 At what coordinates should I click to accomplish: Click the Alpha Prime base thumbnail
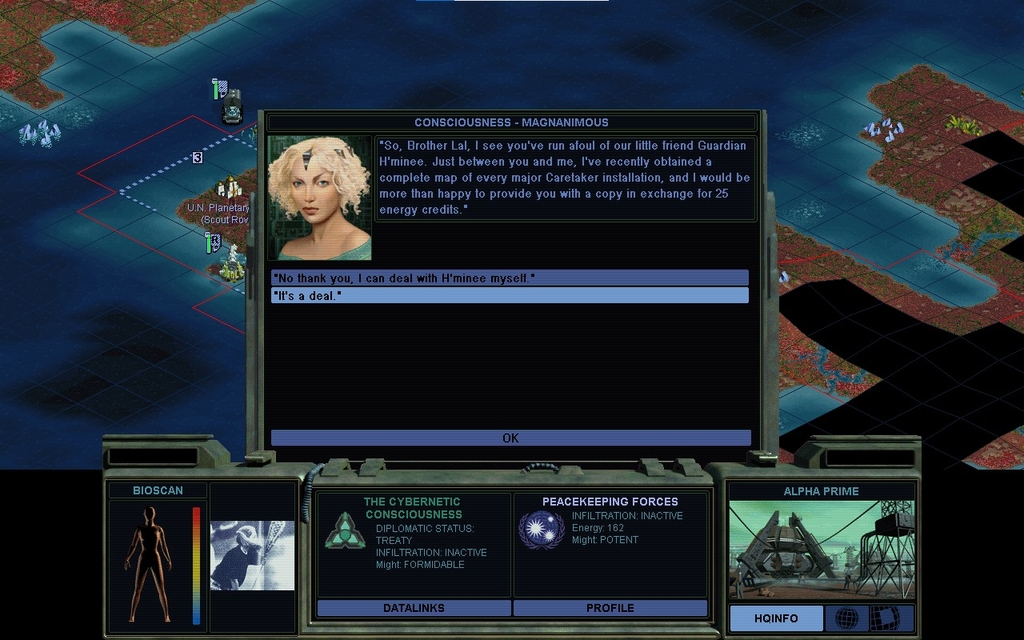(821, 549)
